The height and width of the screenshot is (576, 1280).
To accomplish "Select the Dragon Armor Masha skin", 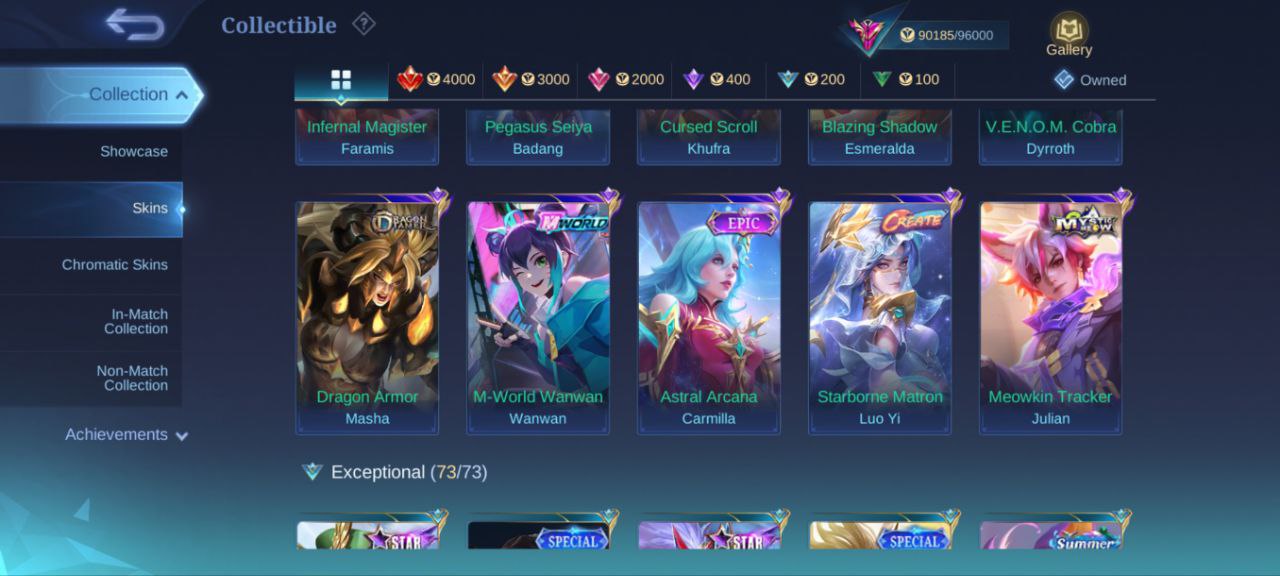I will [x=367, y=315].
